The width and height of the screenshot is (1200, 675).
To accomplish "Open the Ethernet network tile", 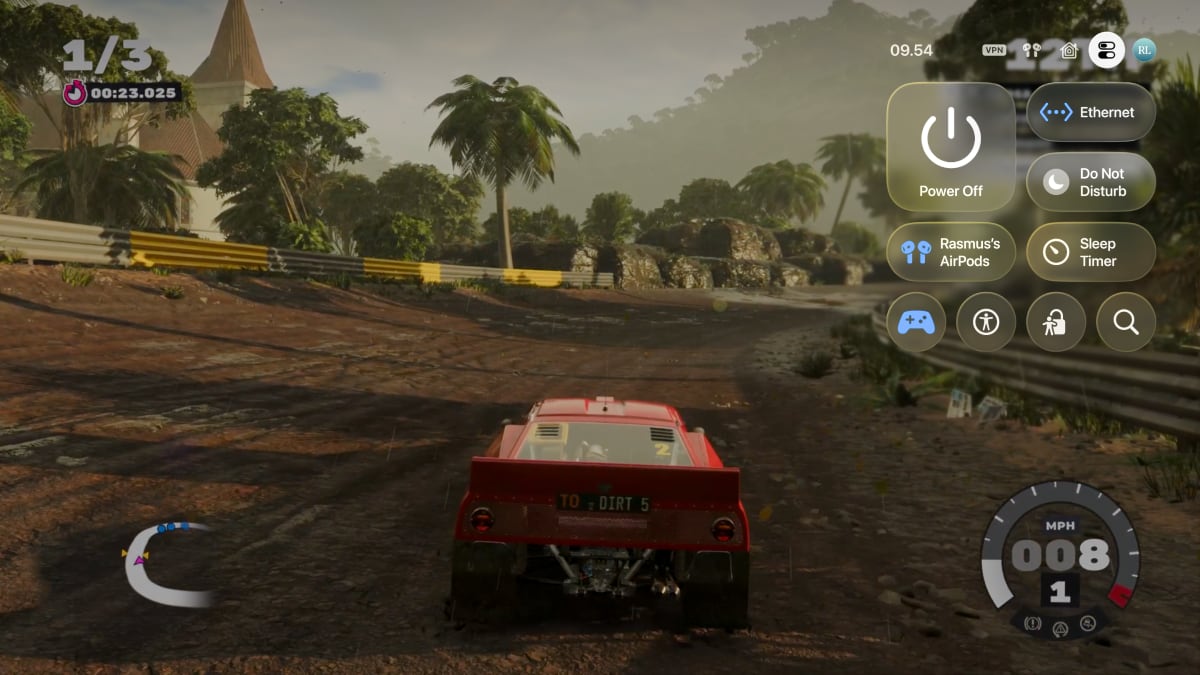I will 1091,112.
